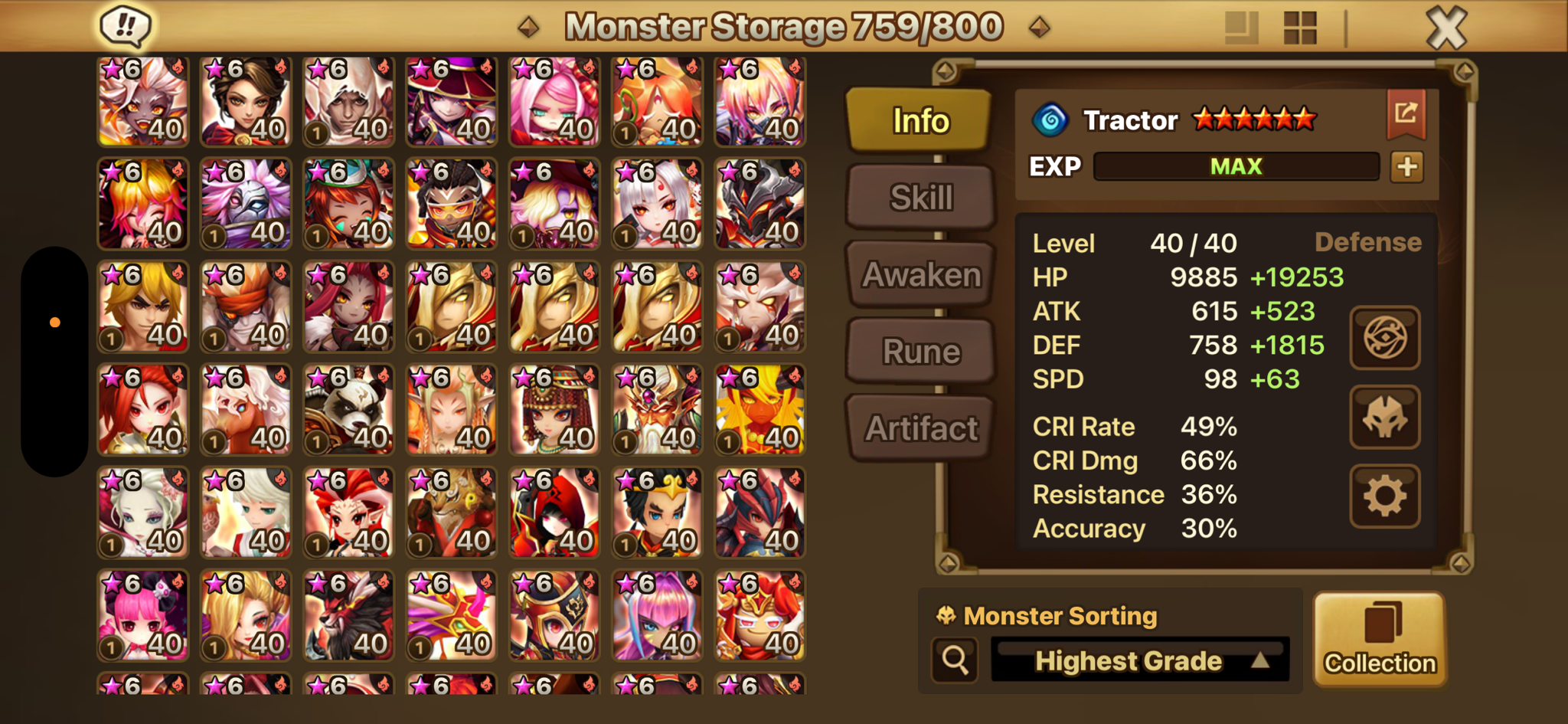The height and width of the screenshot is (724, 1568).
Task: Click the magnifying glass search button
Action: tap(955, 660)
